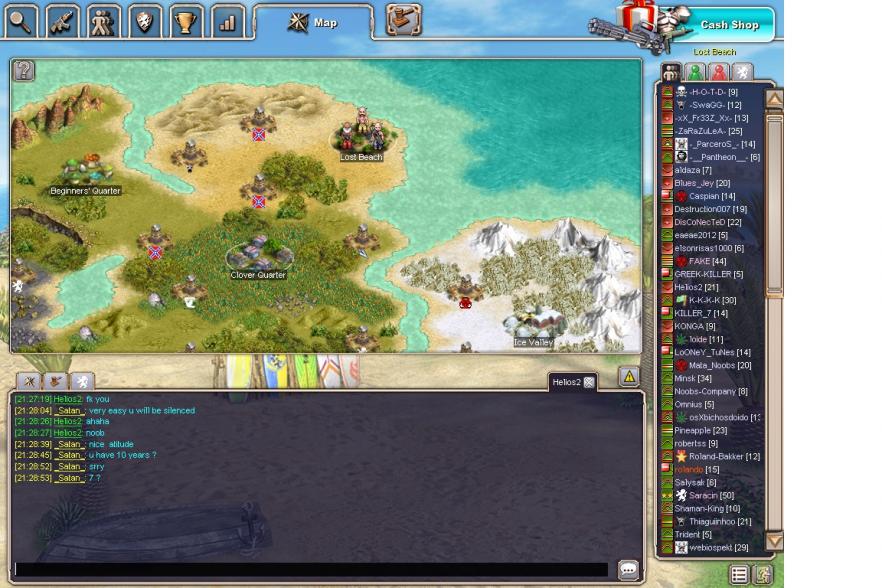Send message with the speech bubble button
Image resolution: width=882 pixels, height=588 pixels.
click(x=628, y=569)
